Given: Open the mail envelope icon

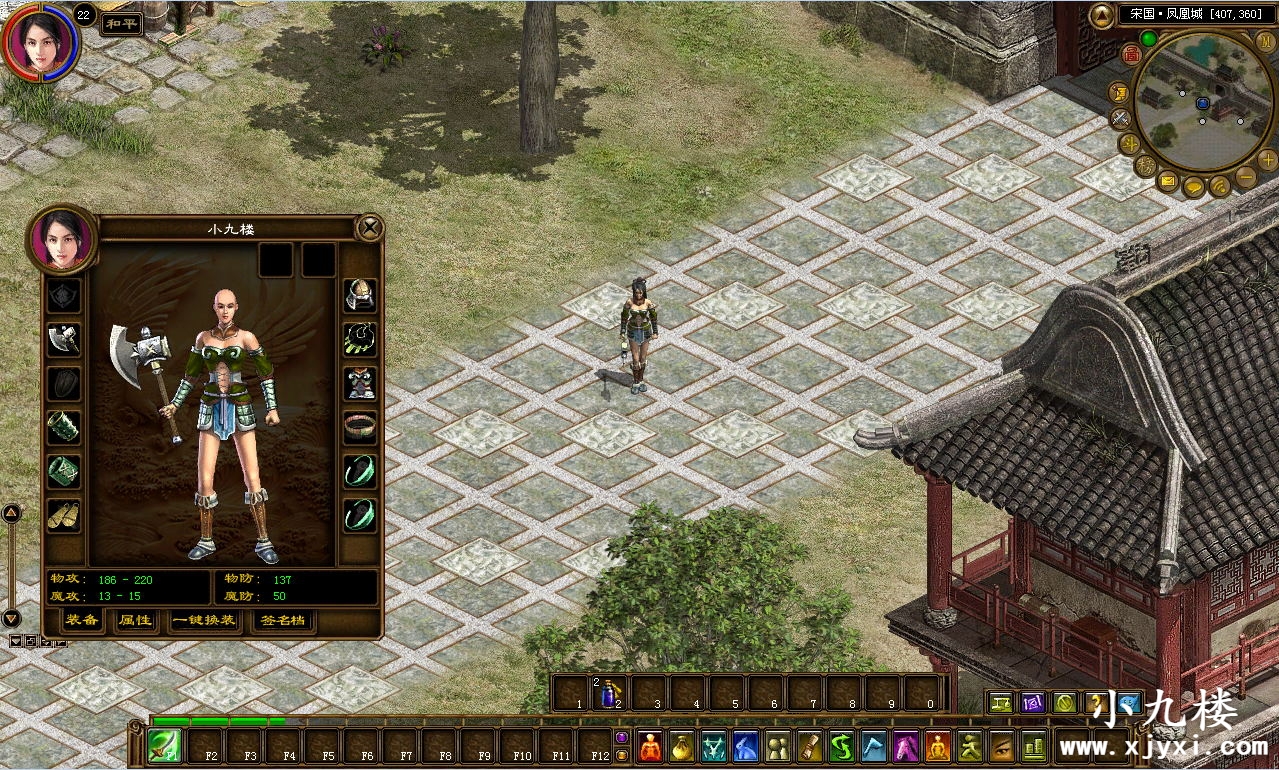Looking at the screenshot, I should pos(1168,182).
